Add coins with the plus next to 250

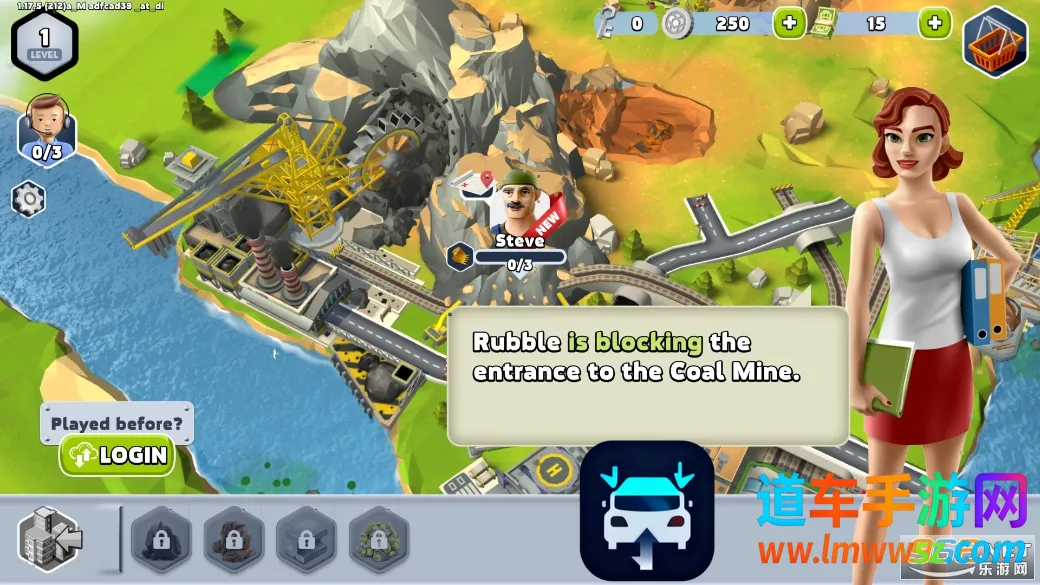click(789, 23)
